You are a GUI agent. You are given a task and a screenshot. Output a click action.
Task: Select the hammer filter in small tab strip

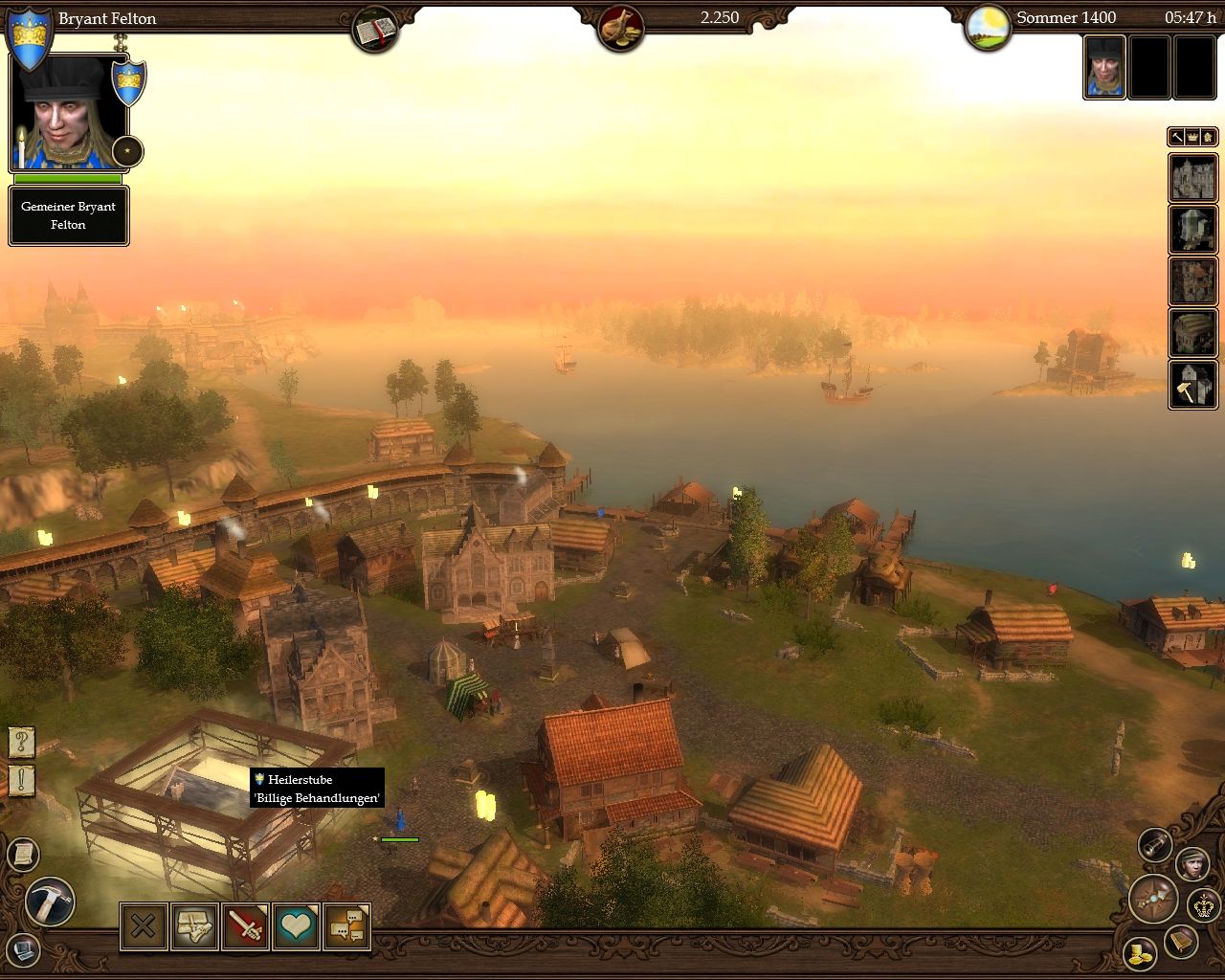[1177, 137]
